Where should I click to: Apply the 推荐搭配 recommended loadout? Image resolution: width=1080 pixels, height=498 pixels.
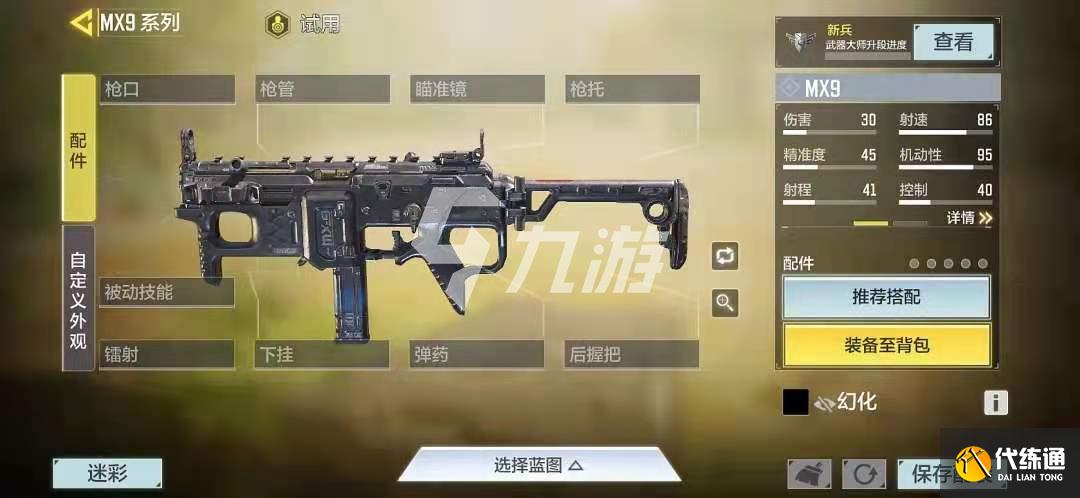pyautogui.click(x=886, y=297)
